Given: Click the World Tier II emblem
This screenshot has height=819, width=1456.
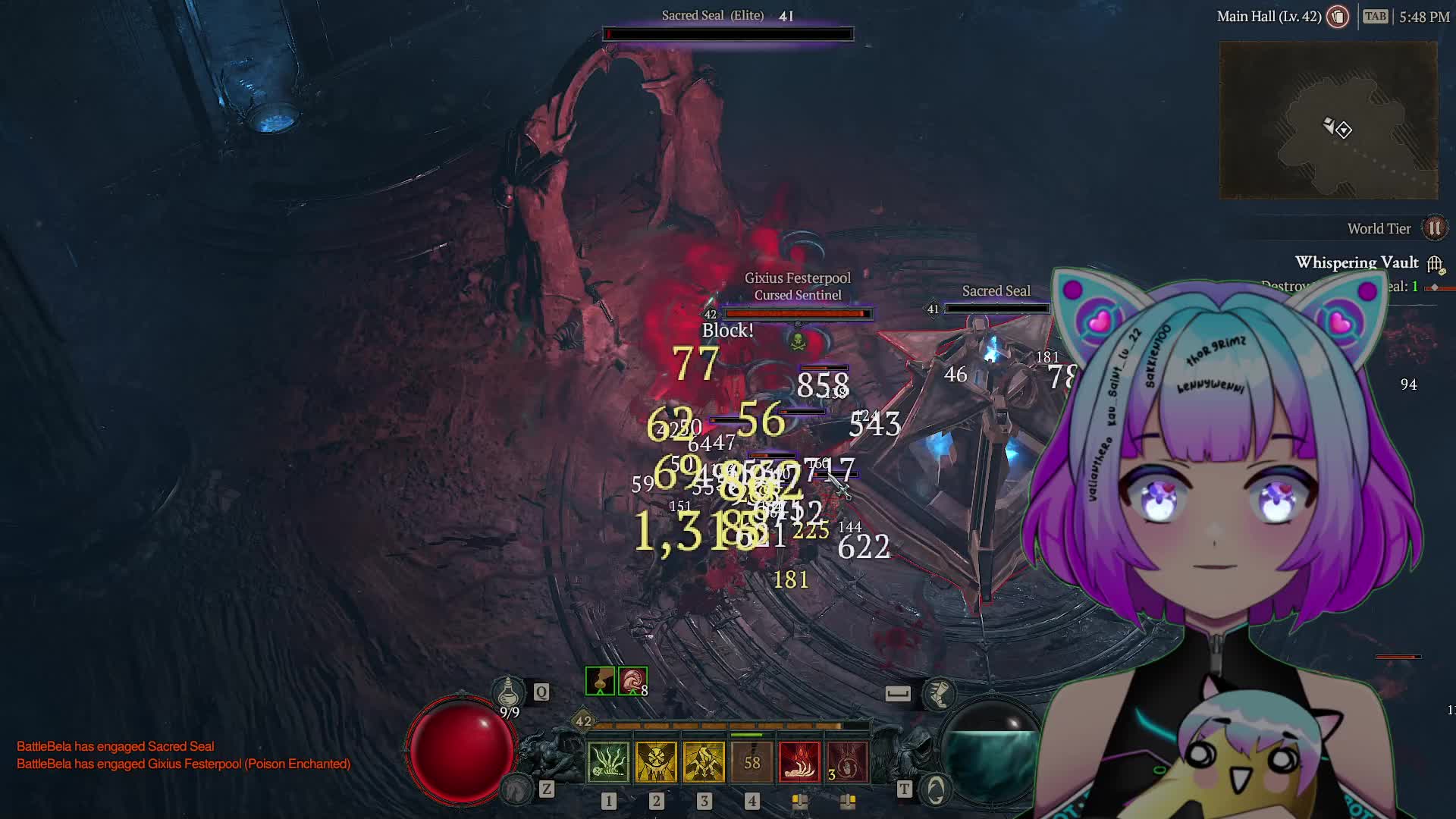Looking at the screenshot, I should pyautogui.click(x=1434, y=228).
